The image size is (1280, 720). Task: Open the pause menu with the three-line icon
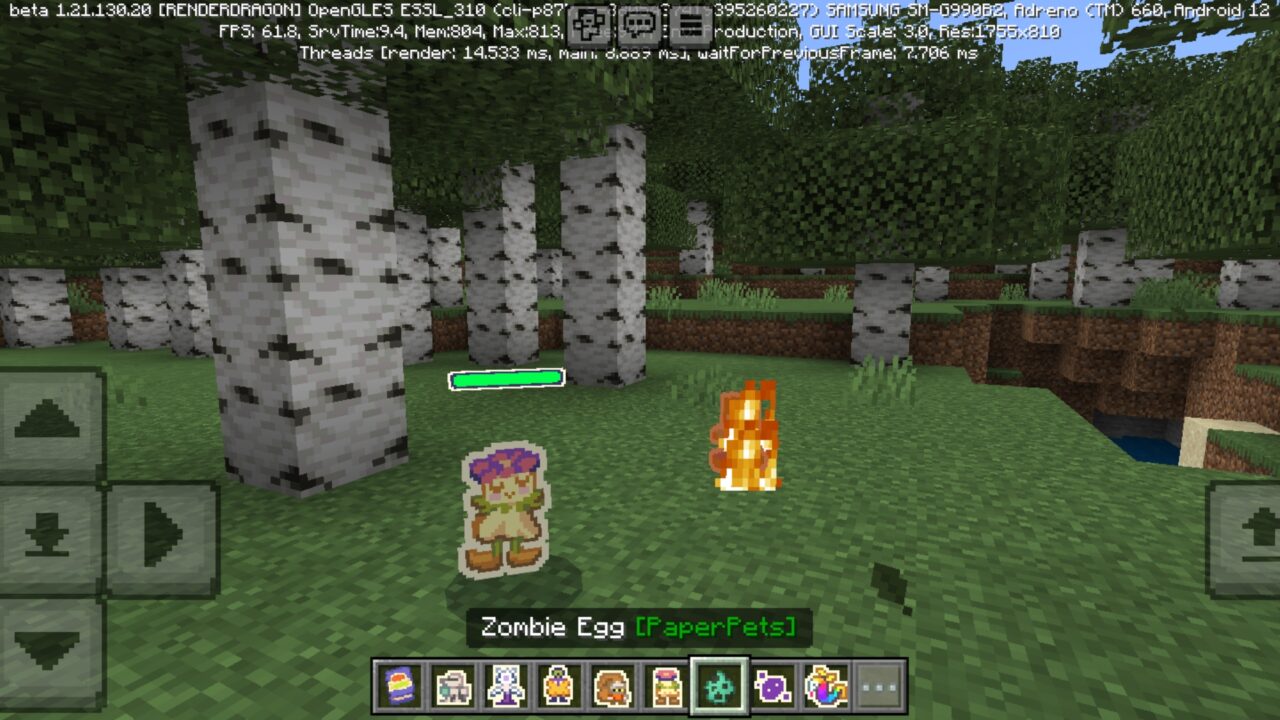point(690,26)
